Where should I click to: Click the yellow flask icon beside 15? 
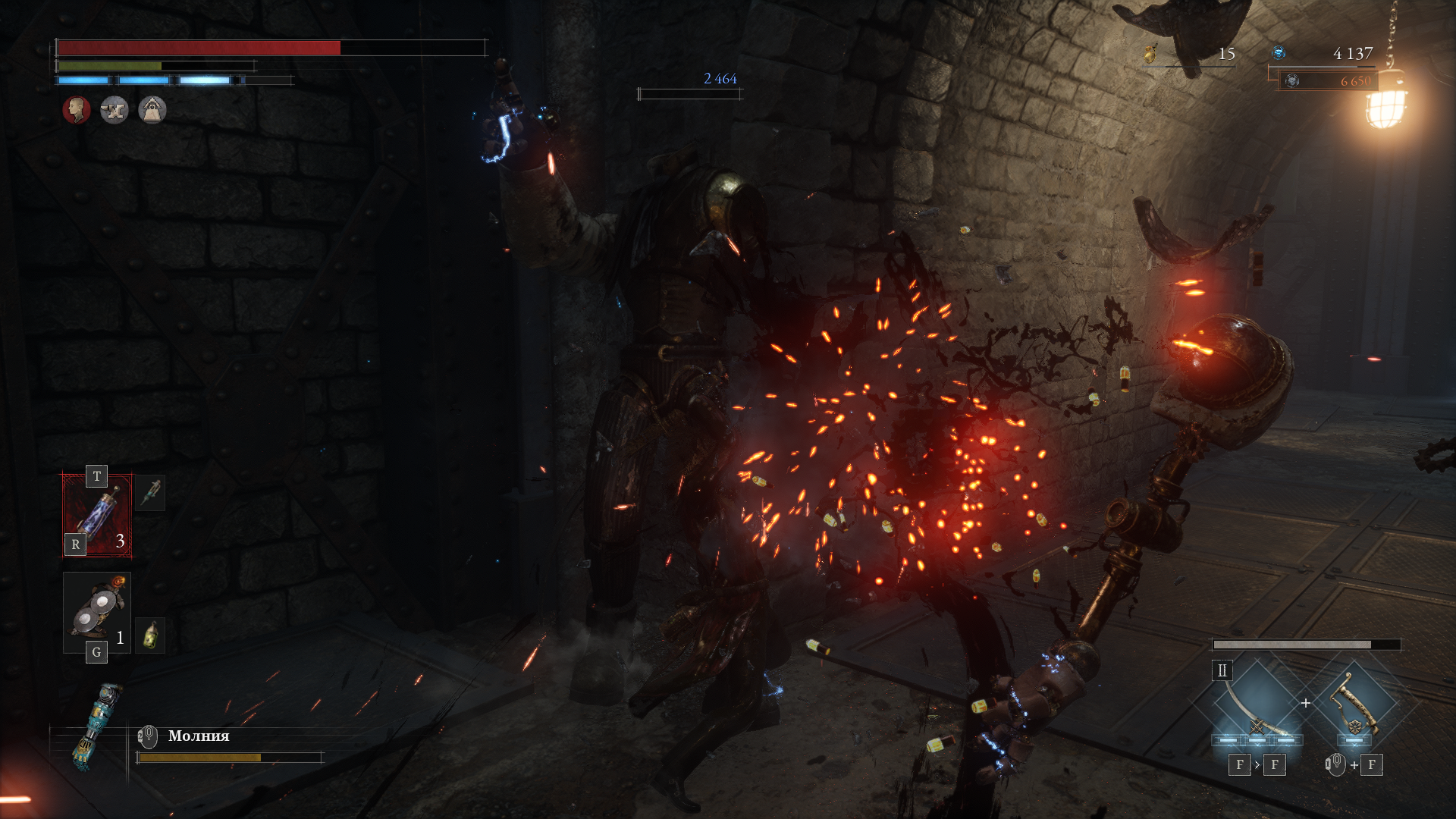coord(1150,54)
